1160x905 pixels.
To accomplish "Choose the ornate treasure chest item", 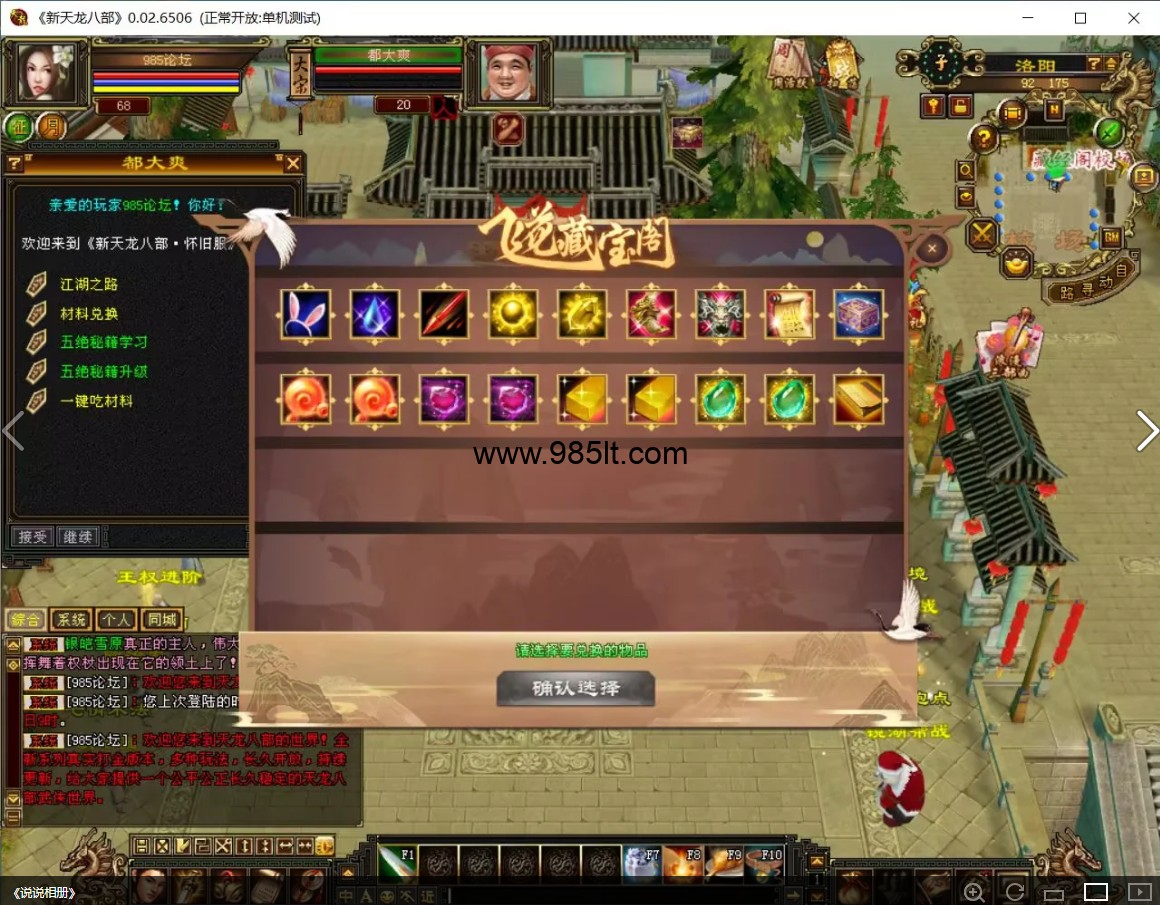I will tap(858, 314).
